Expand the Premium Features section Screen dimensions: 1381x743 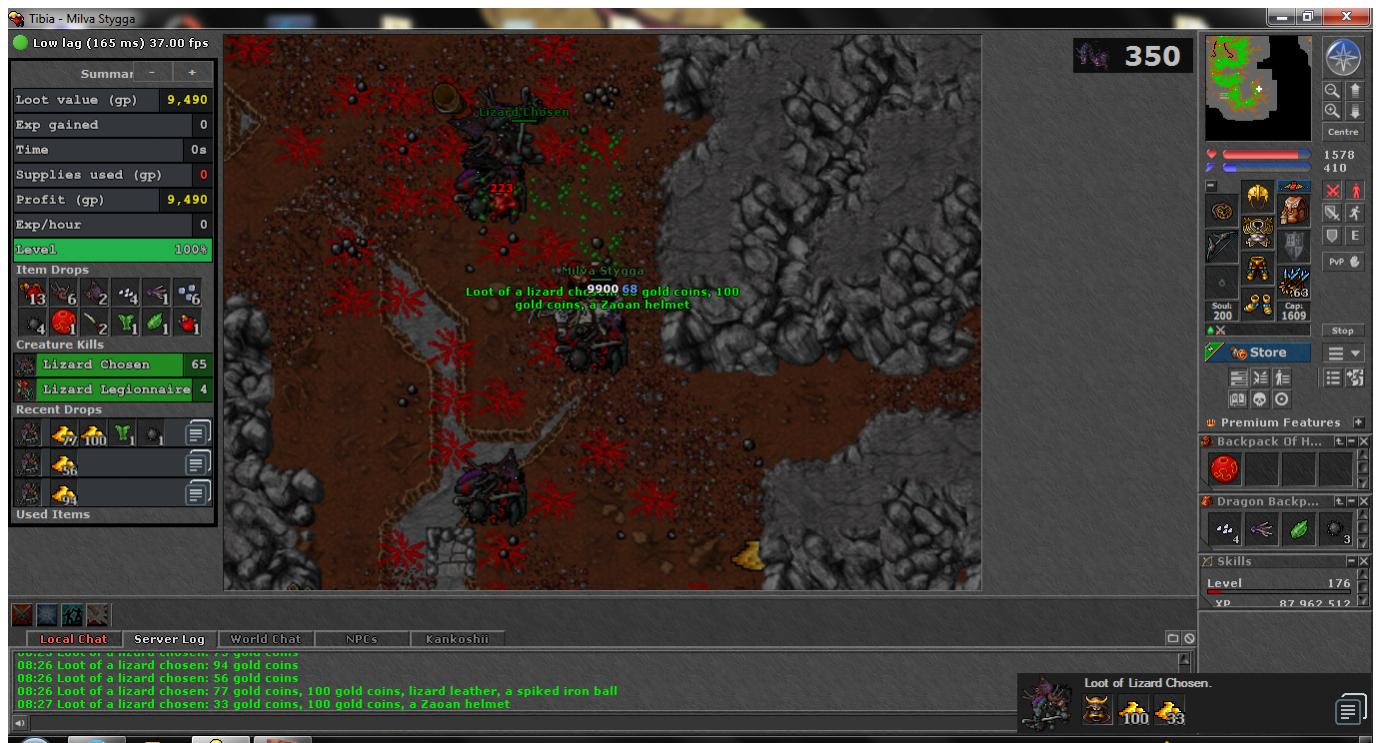pyautogui.click(x=1359, y=423)
